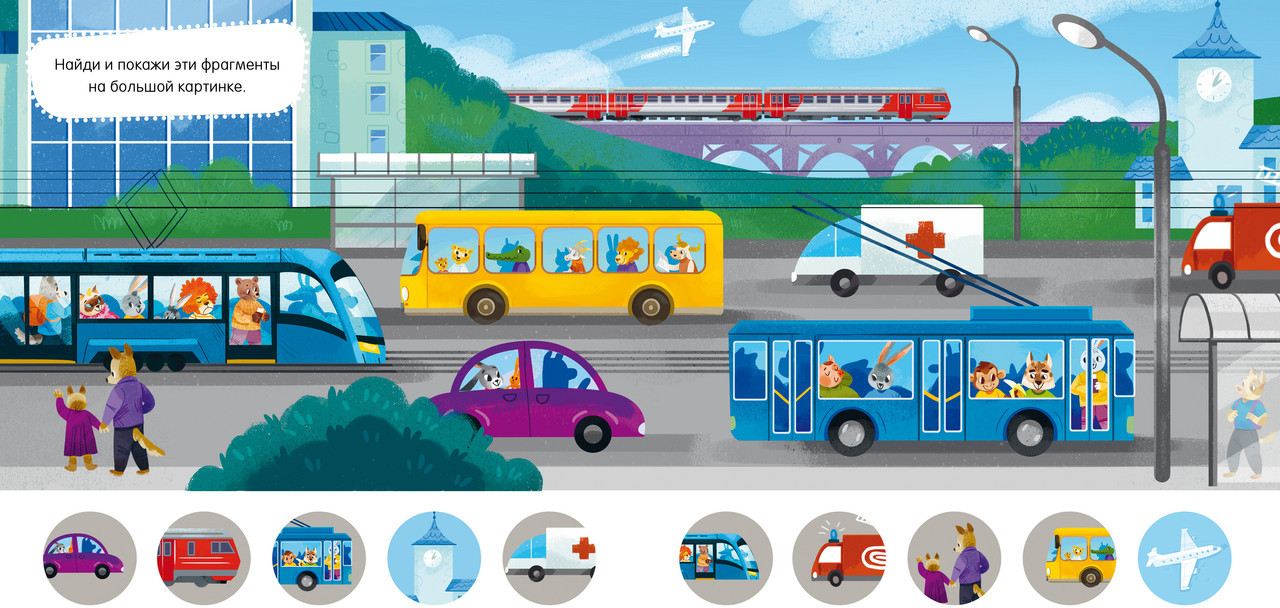
Task: Choose the red train fragment circle
Action: 204,558
